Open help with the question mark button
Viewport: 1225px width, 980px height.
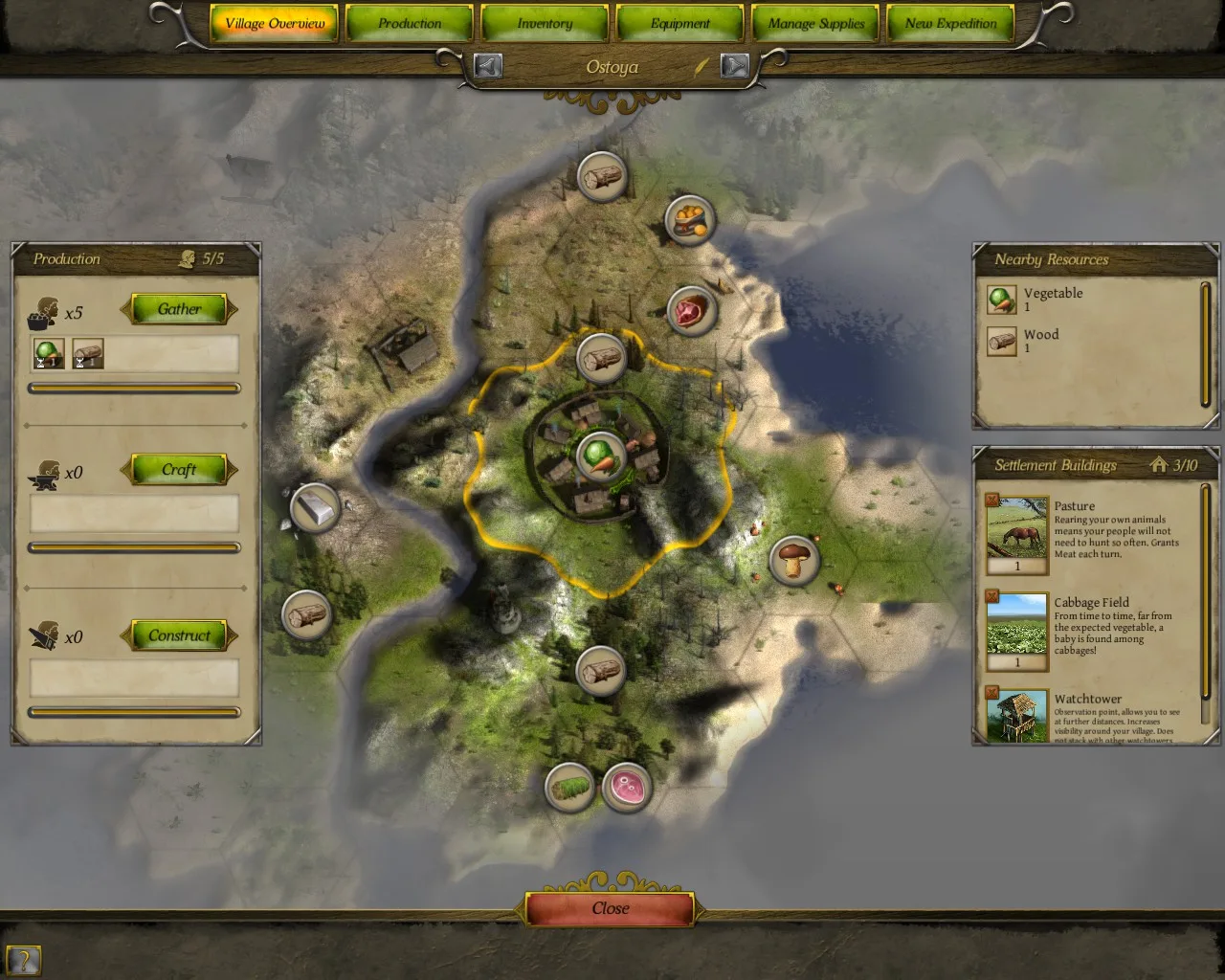(x=24, y=960)
